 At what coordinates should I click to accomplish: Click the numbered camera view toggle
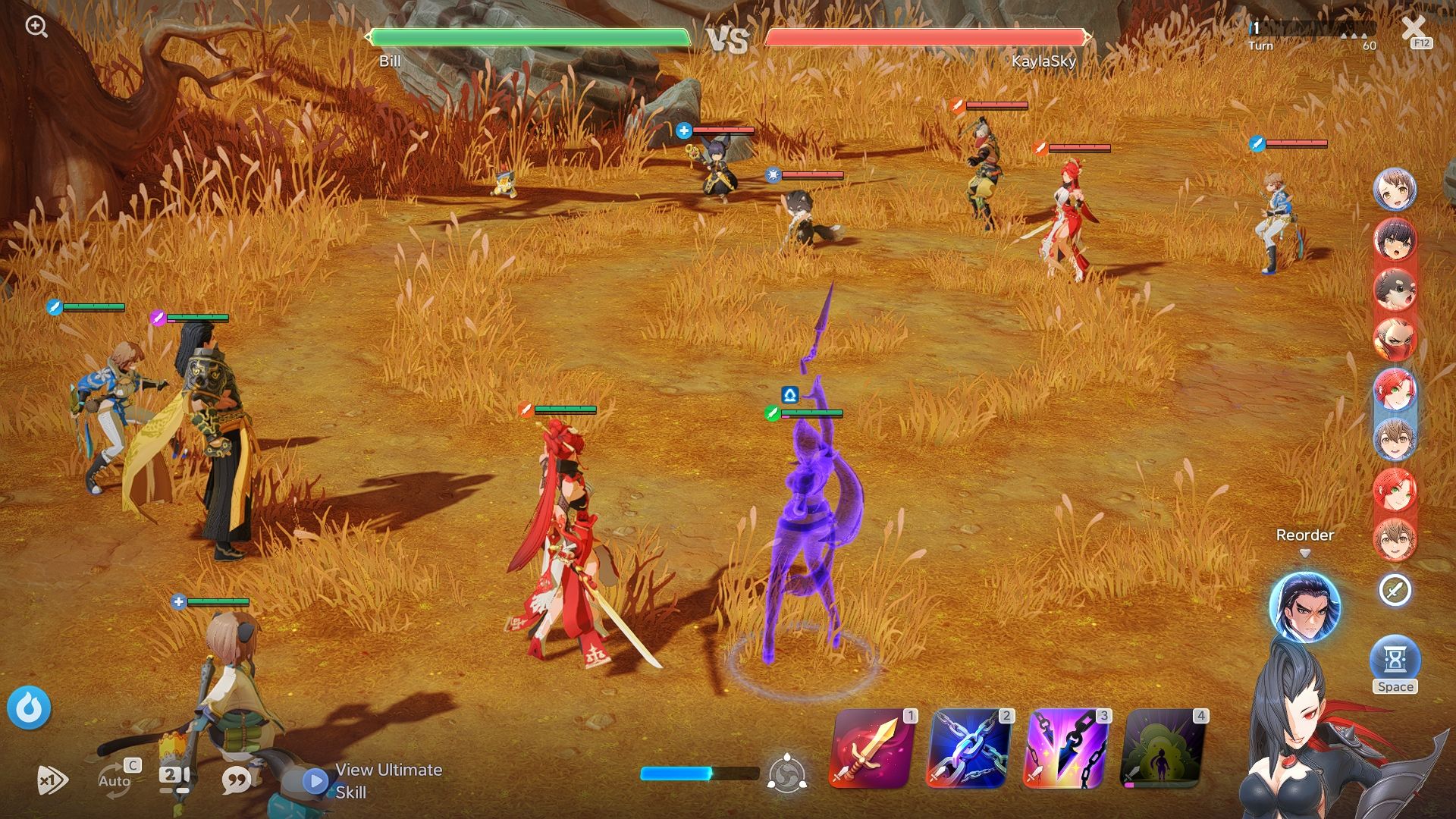coord(175,779)
